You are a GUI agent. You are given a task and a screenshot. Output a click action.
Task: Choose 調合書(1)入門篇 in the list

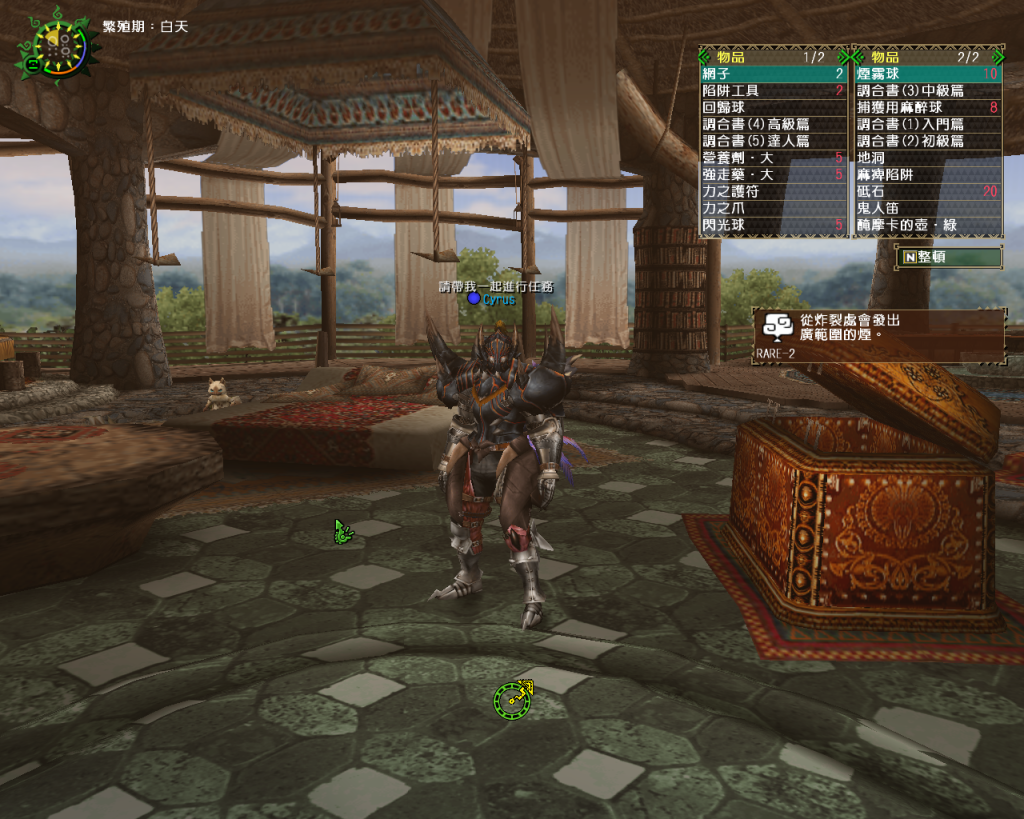tap(927, 125)
